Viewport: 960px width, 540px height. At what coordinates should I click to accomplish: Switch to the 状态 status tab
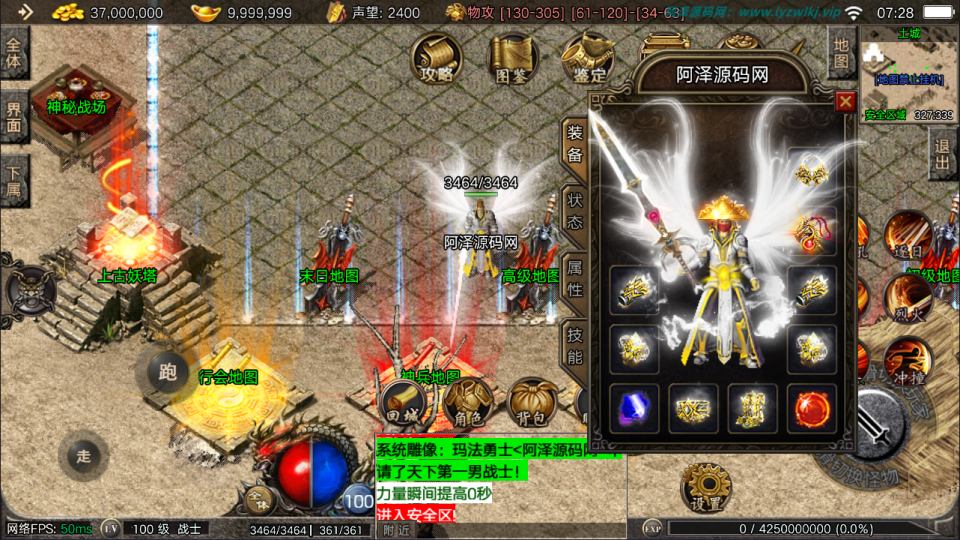point(575,212)
